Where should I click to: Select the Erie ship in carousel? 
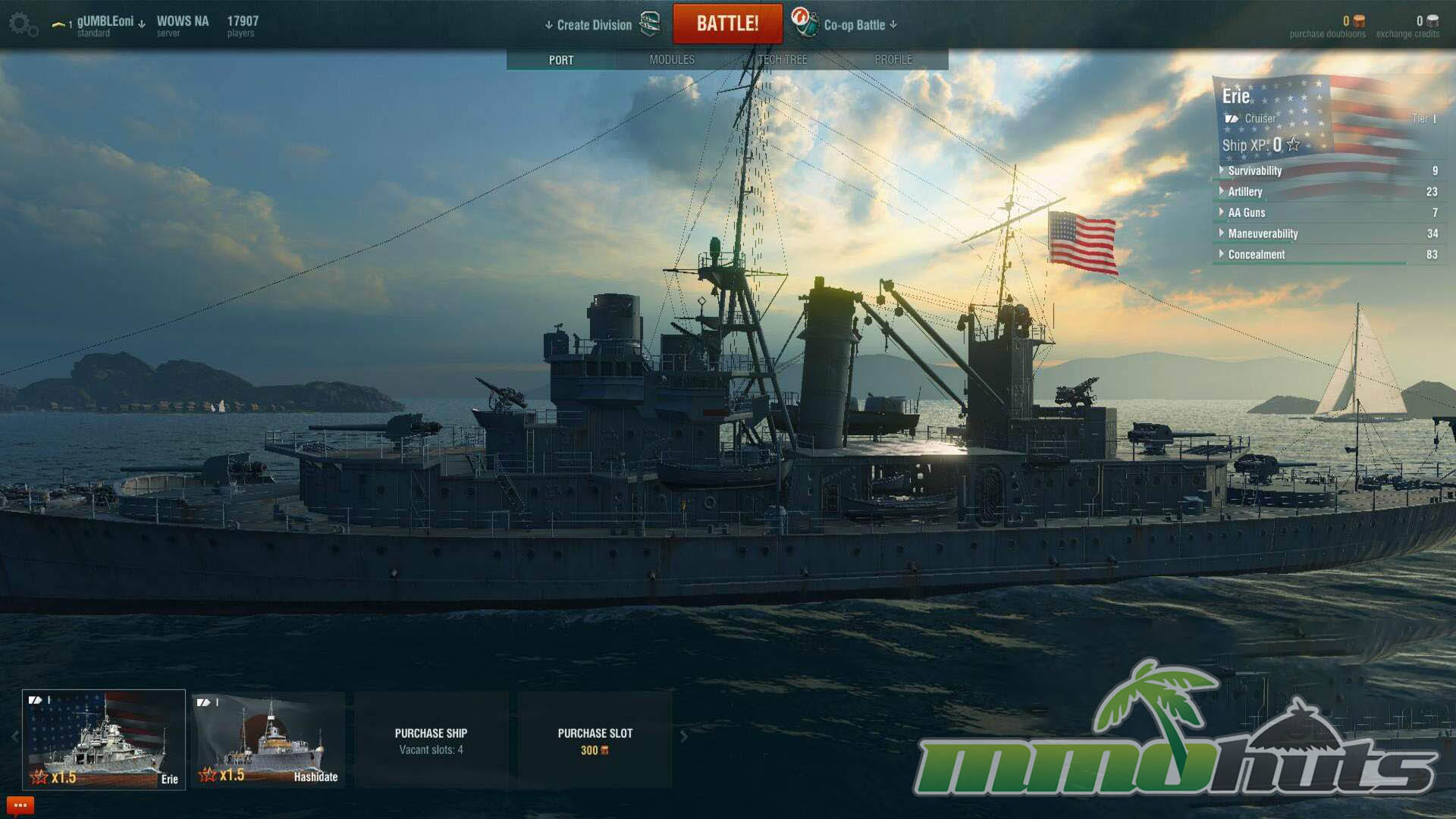[104, 739]
